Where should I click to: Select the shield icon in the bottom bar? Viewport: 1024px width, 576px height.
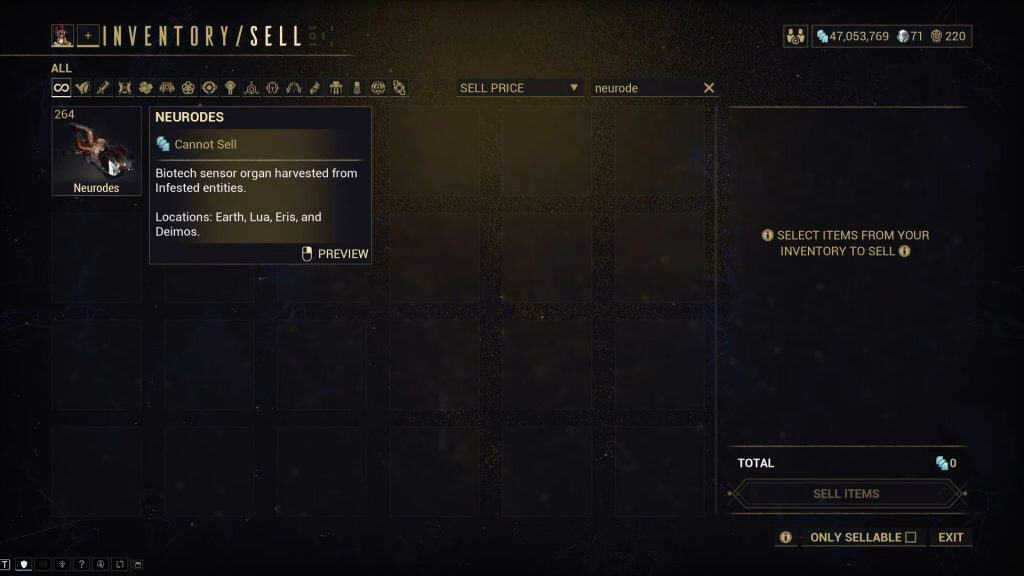point(24,564)
